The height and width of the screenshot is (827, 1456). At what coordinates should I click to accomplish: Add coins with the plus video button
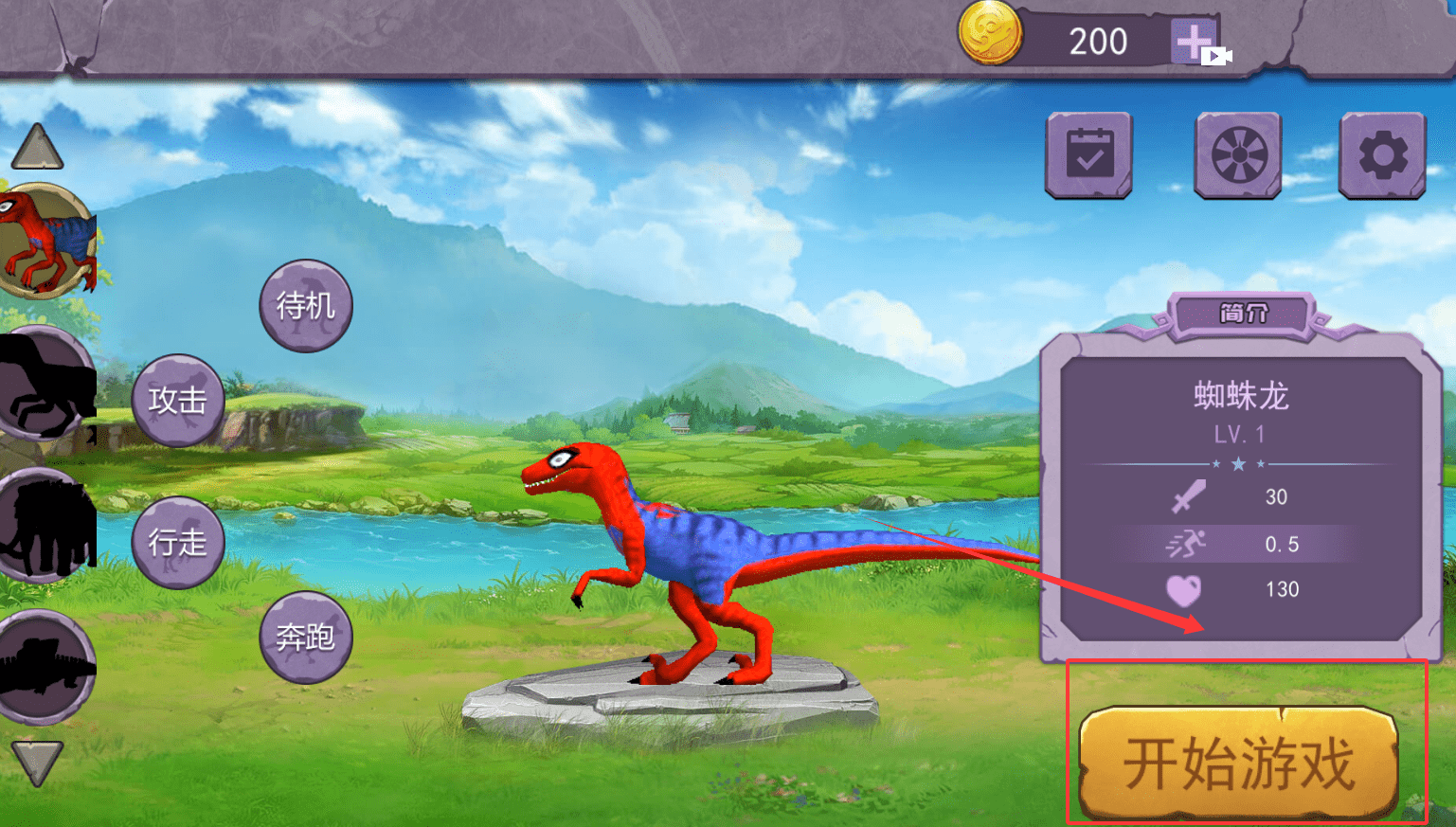tap(1195, 43)
